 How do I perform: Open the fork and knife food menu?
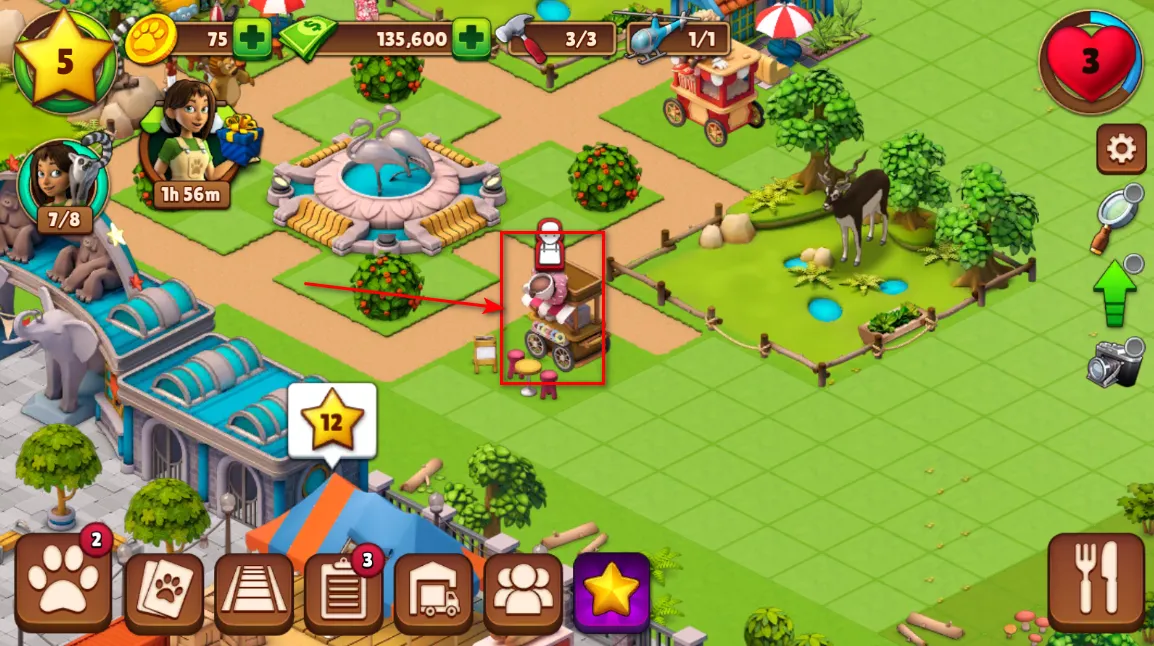pos(1096,580)
